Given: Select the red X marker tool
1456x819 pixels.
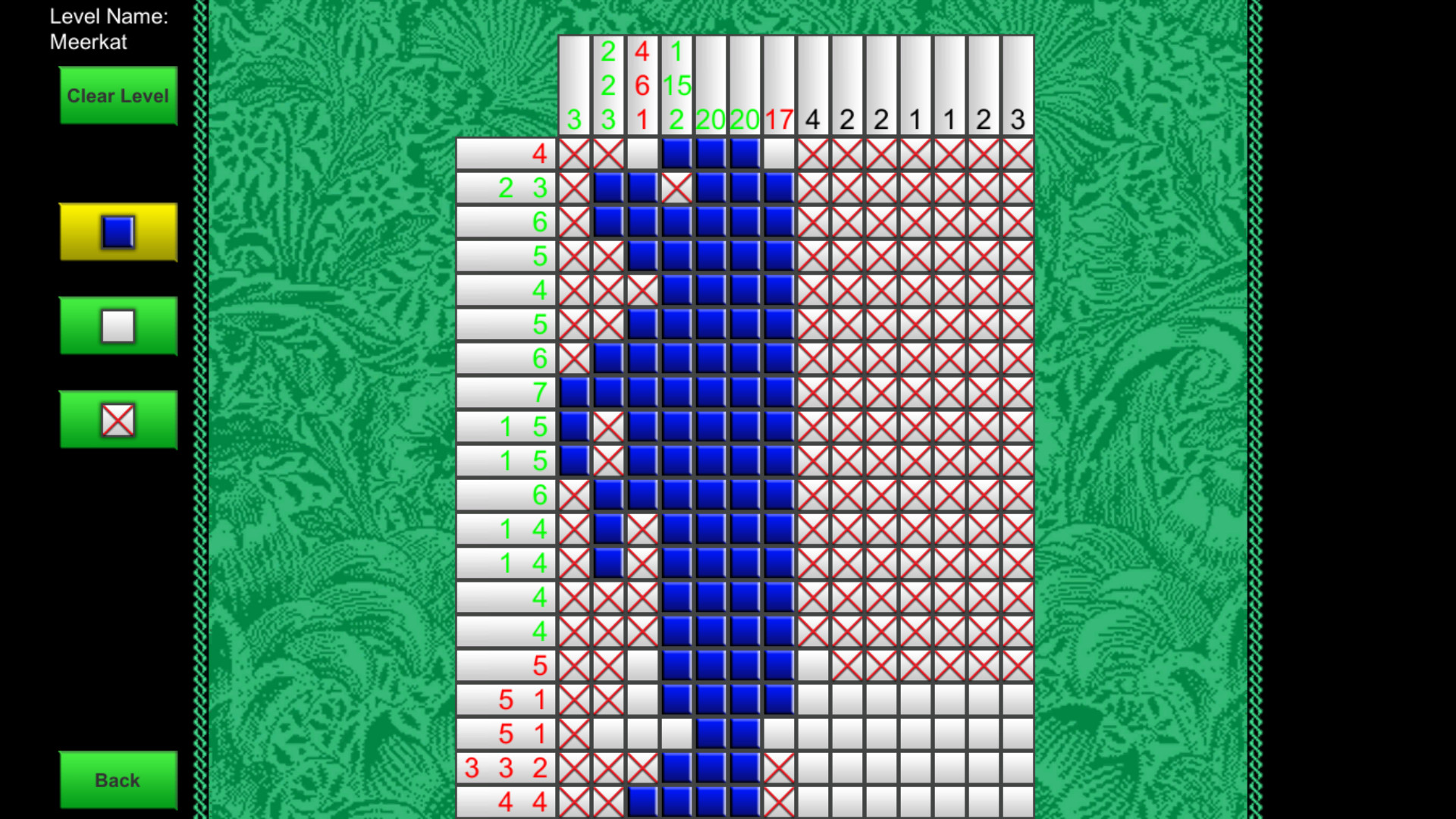Looking at the screenshot, I should 118,419.
